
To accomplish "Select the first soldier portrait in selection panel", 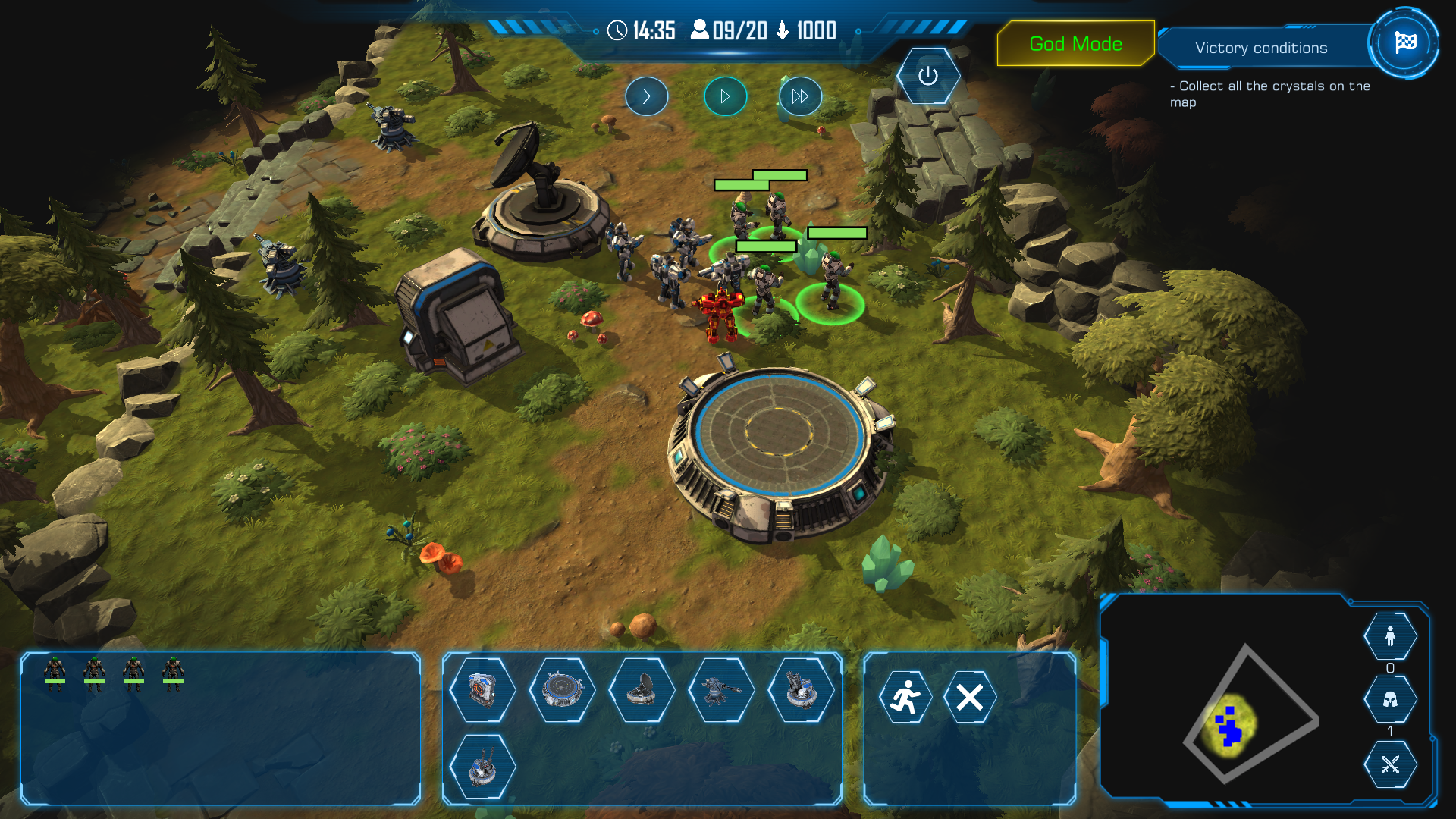I will coord(55,673).
